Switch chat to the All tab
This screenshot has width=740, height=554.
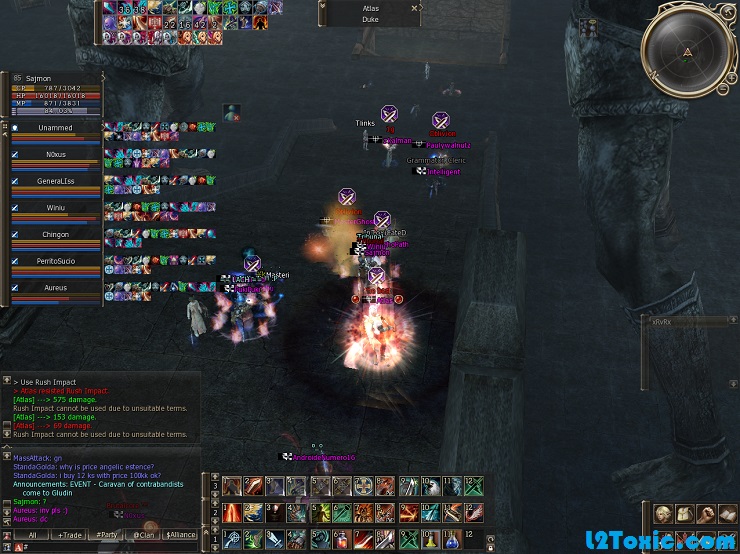point(31,535)
